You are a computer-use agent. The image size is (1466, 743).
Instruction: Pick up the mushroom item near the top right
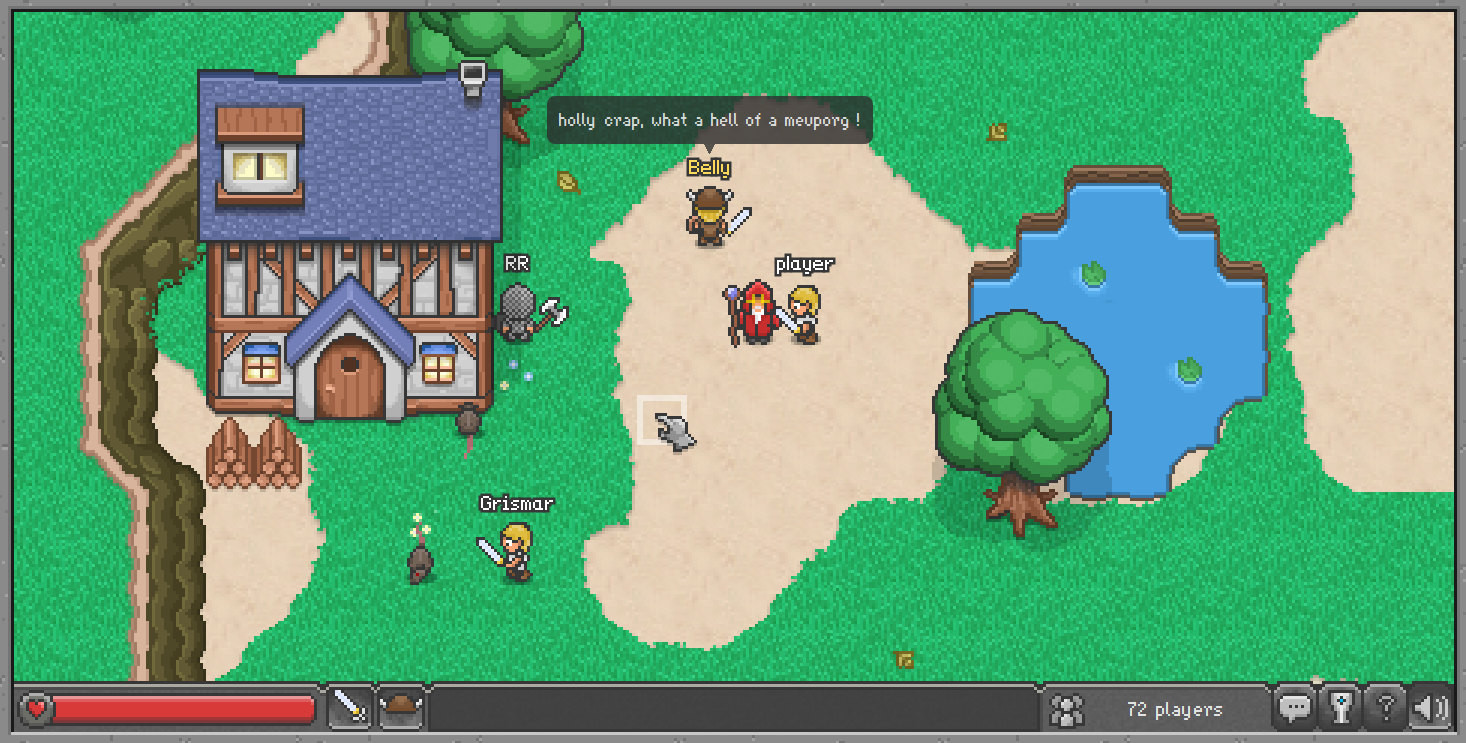click(996, 131)
